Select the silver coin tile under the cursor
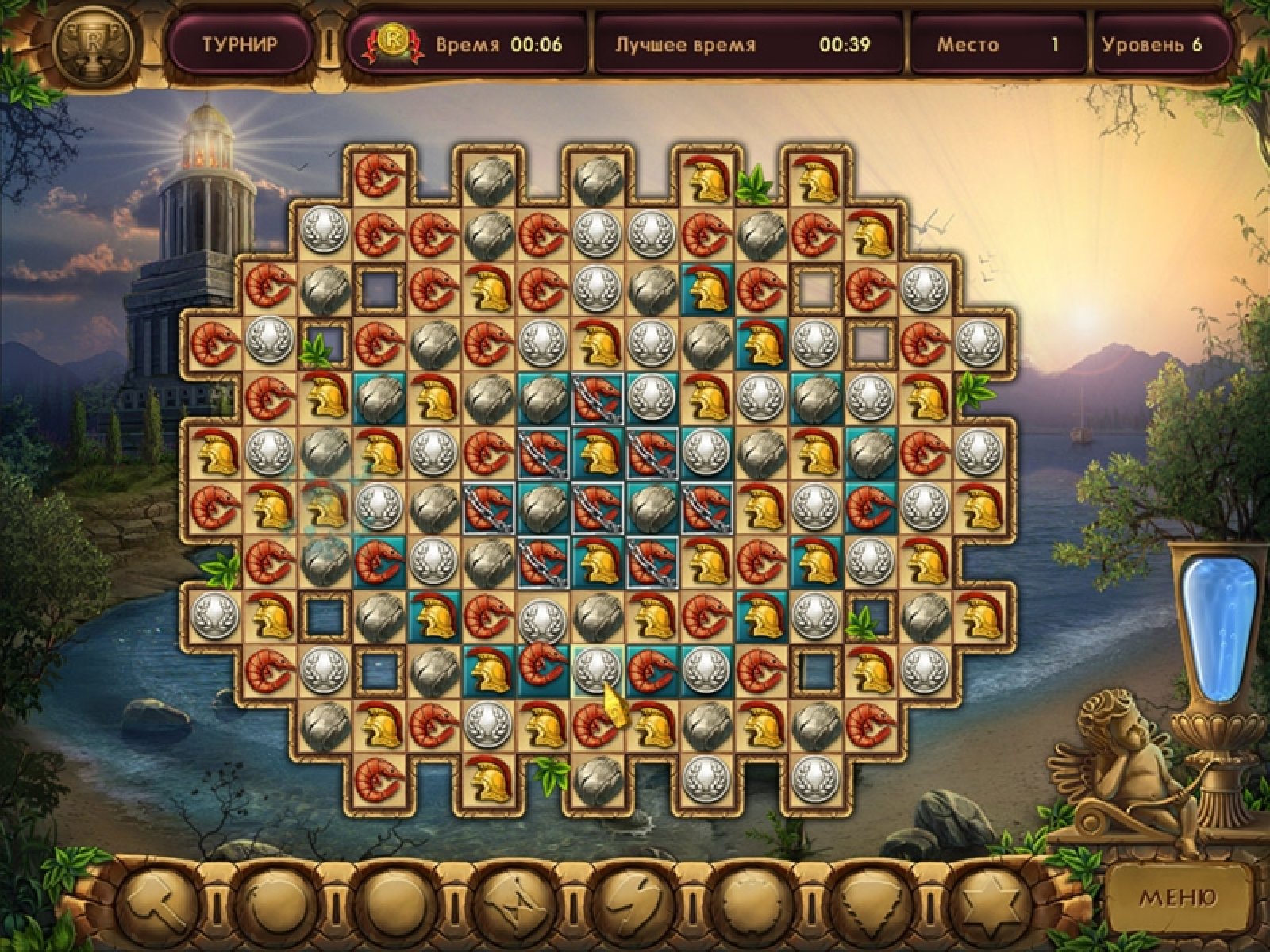This screenshot has width=1270, height=952. click(598, 667)
